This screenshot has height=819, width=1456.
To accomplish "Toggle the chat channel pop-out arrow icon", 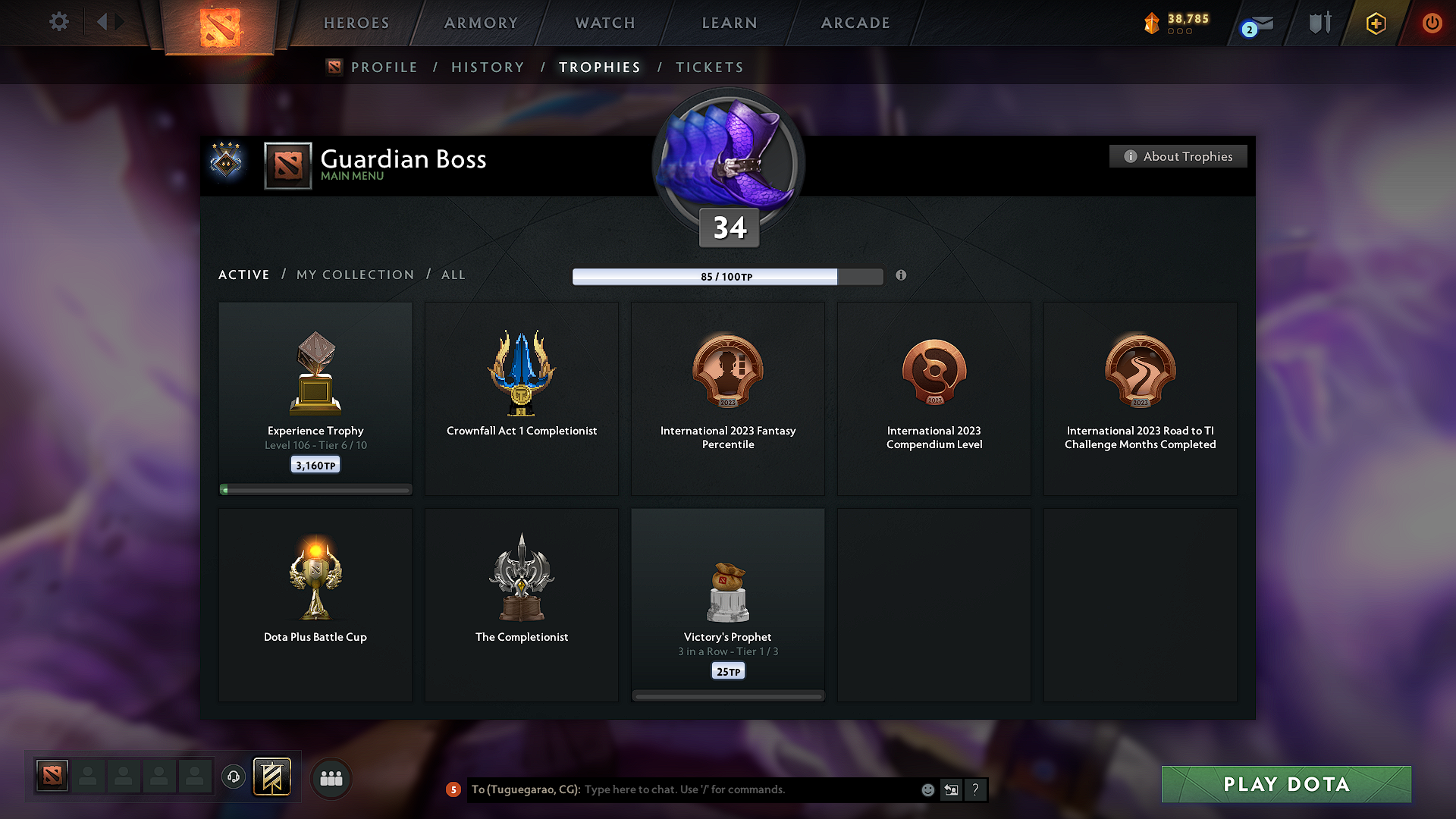I will point(951,789).
